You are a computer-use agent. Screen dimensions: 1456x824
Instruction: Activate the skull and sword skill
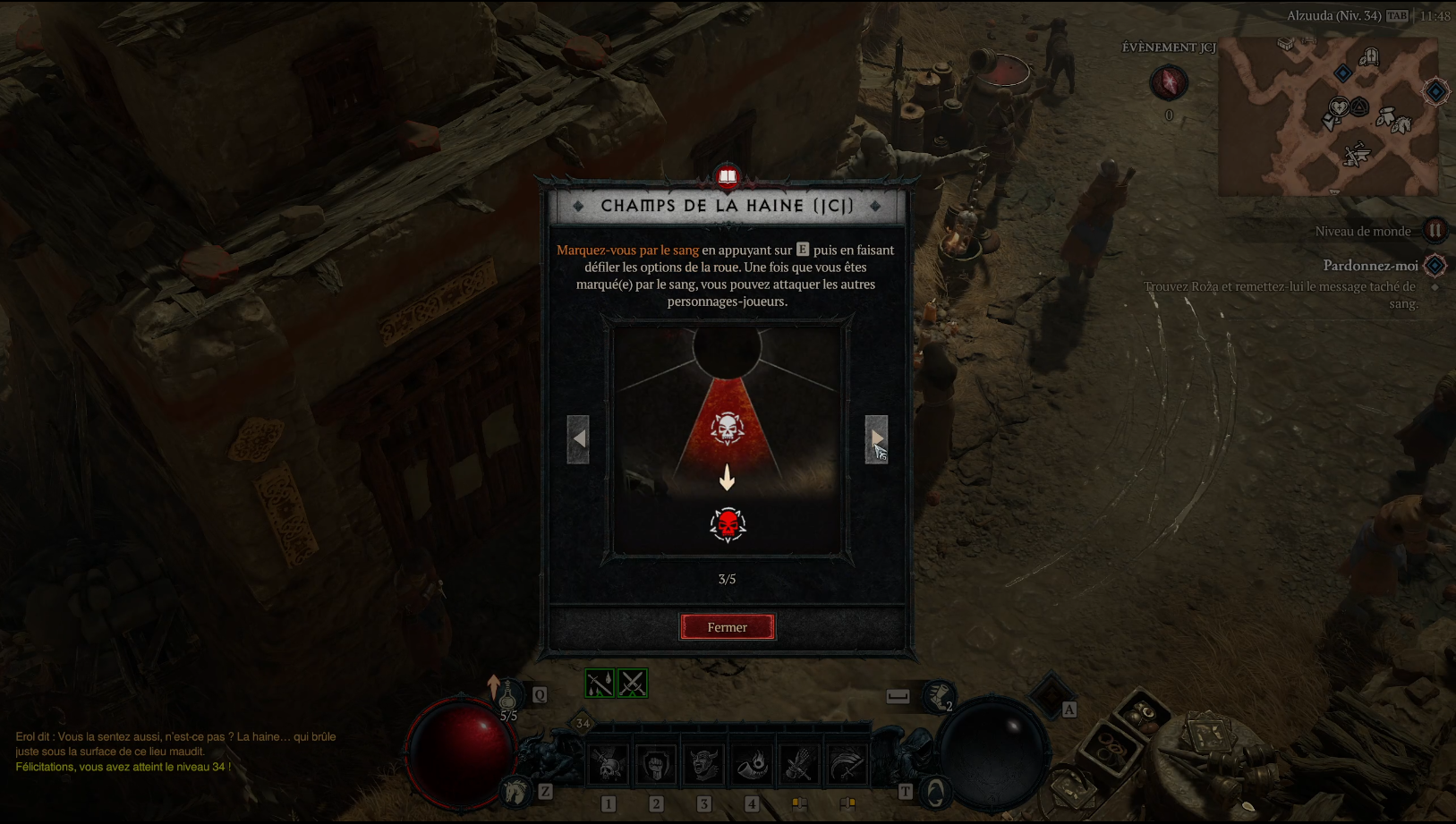(x=609, y=766)
